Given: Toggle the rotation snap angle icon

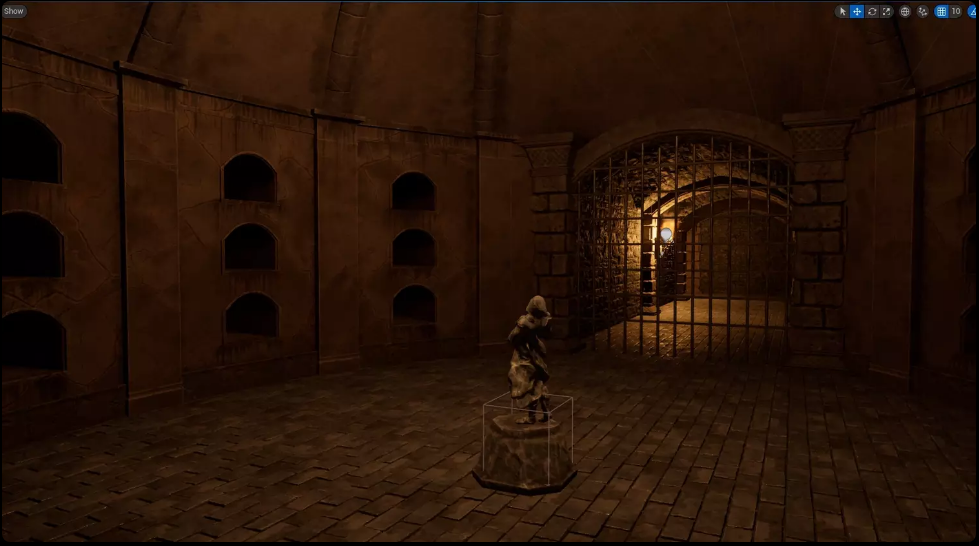Looking at the screenshot, I should 973,11.
